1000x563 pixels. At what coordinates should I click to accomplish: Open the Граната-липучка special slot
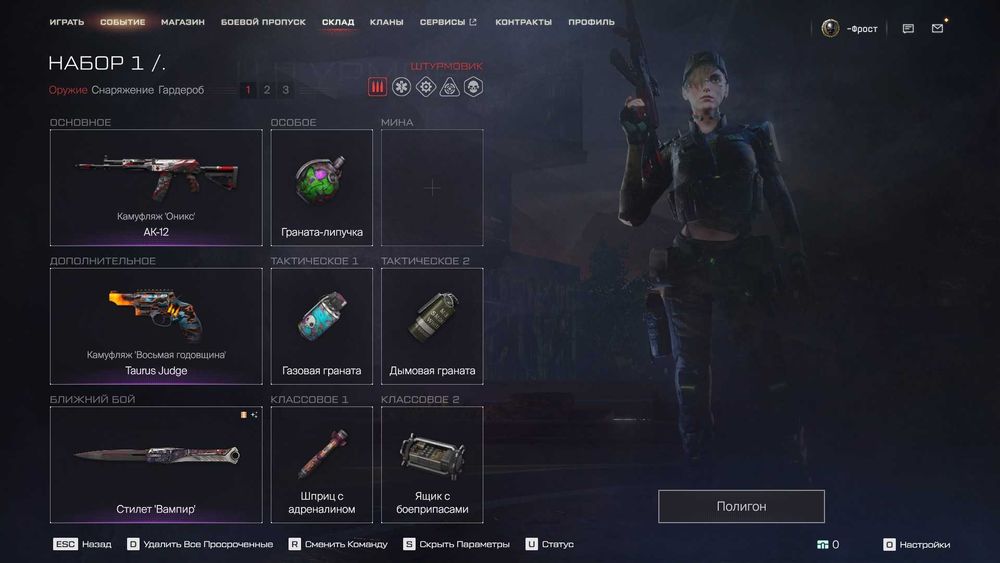322,187
